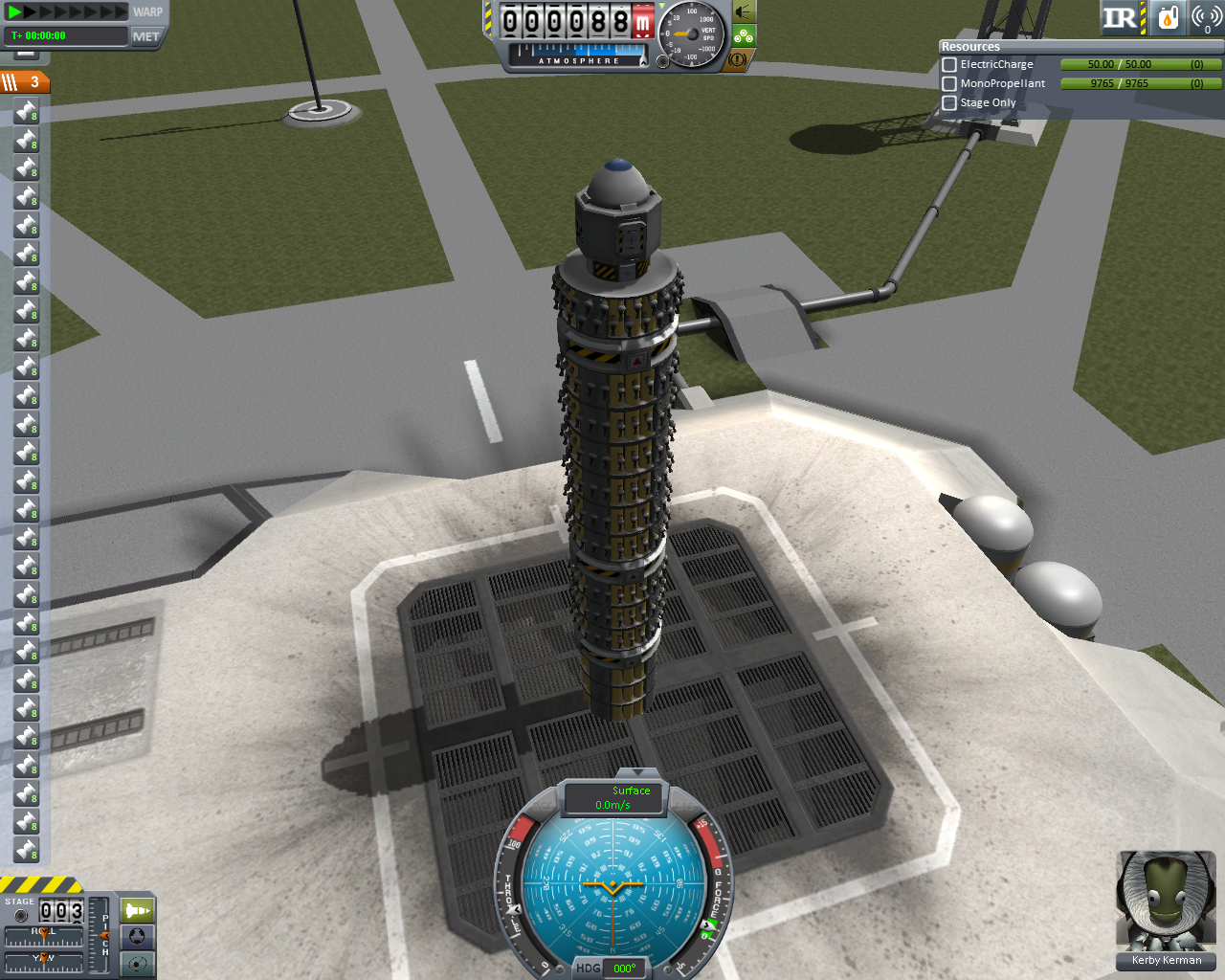Click the altimeter's red meters unit indicator
The width and height of the screenshot is (1225, 980).
tap(642, 21)
